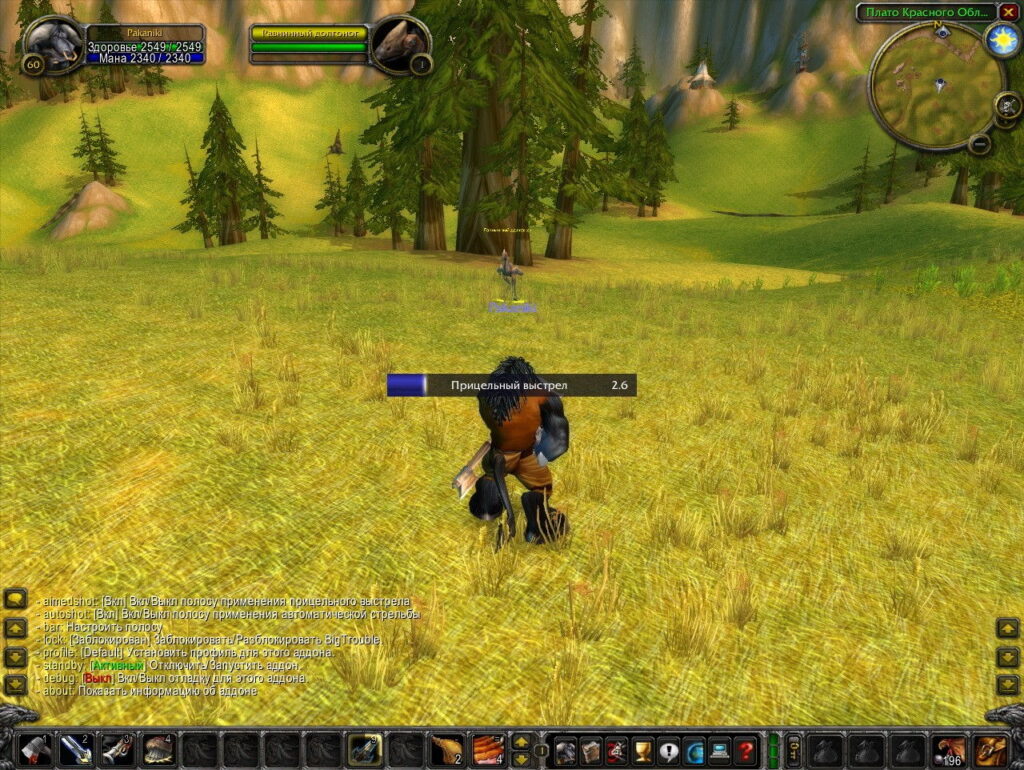Select the player portrait Pakaniki

coord(54,43)
